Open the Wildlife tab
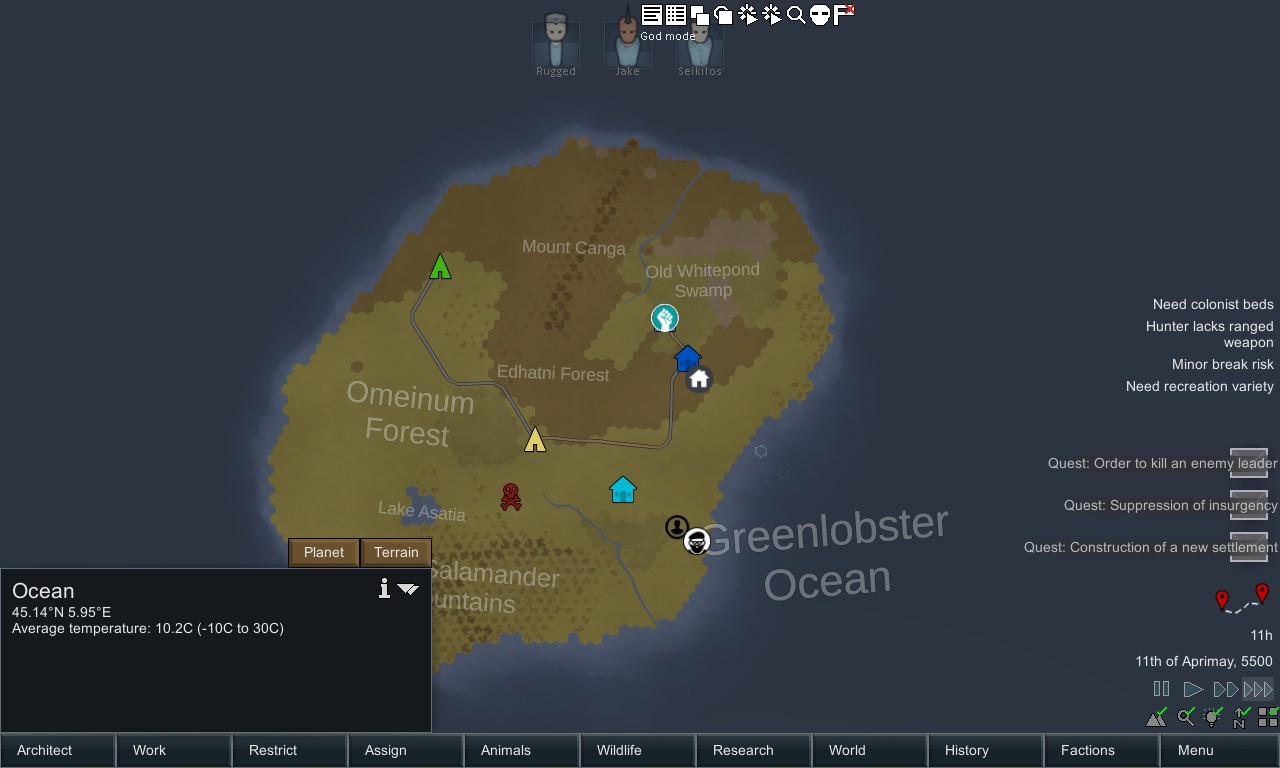Screen dimensions: 1280x768 tap(638, 750)
